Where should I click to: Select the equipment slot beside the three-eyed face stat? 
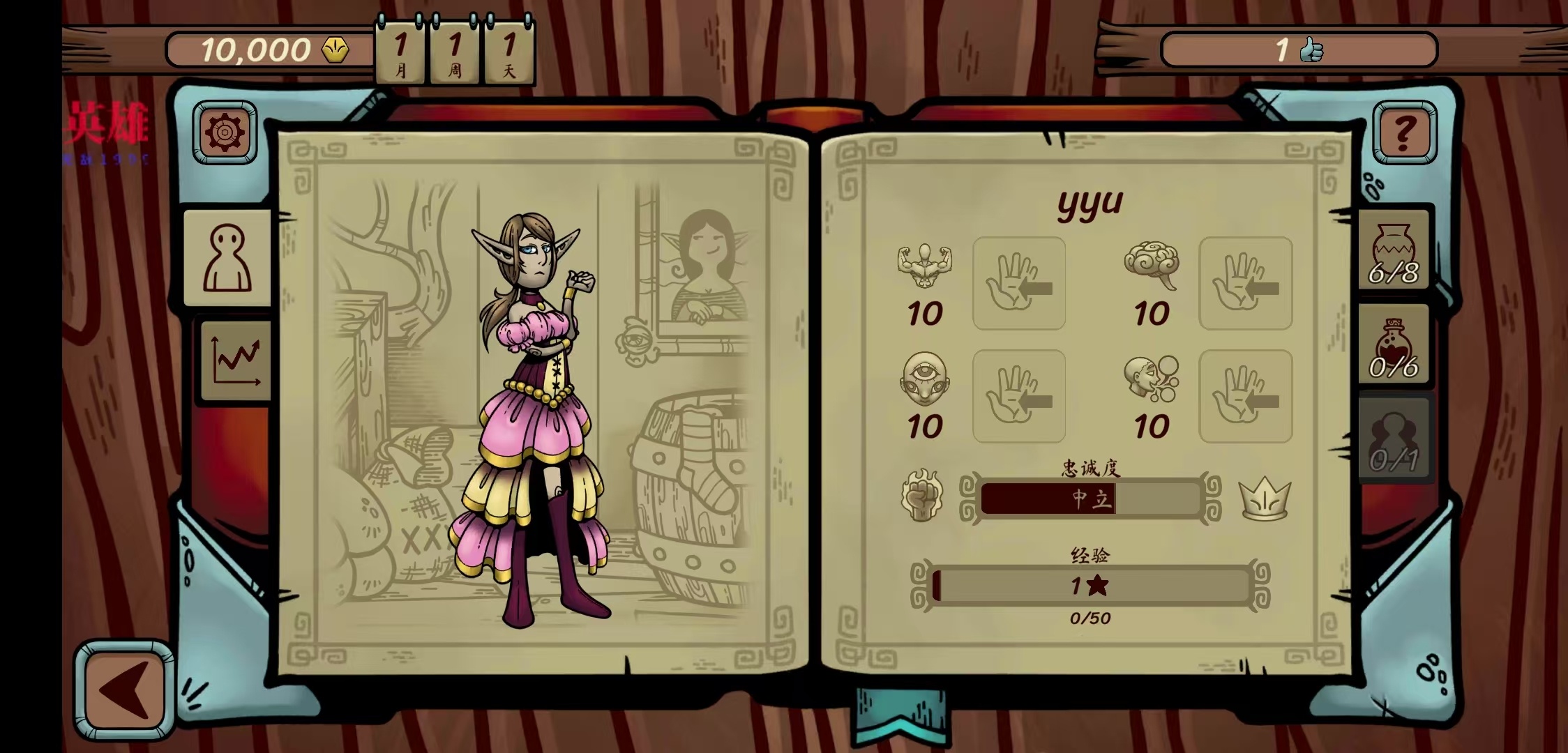(x=1019, y=396)
